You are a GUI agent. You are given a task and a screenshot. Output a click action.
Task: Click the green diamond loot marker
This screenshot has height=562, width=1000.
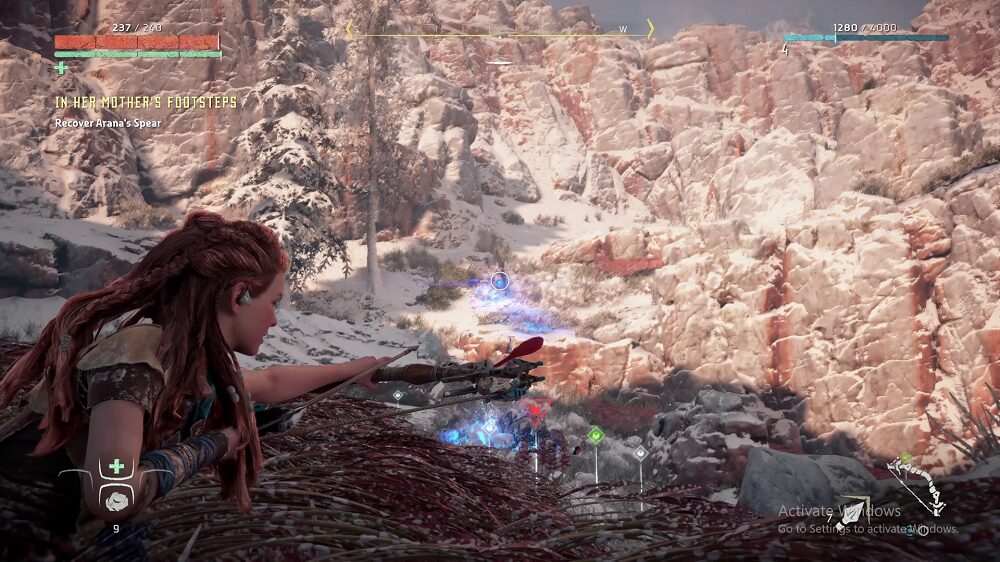596,435
